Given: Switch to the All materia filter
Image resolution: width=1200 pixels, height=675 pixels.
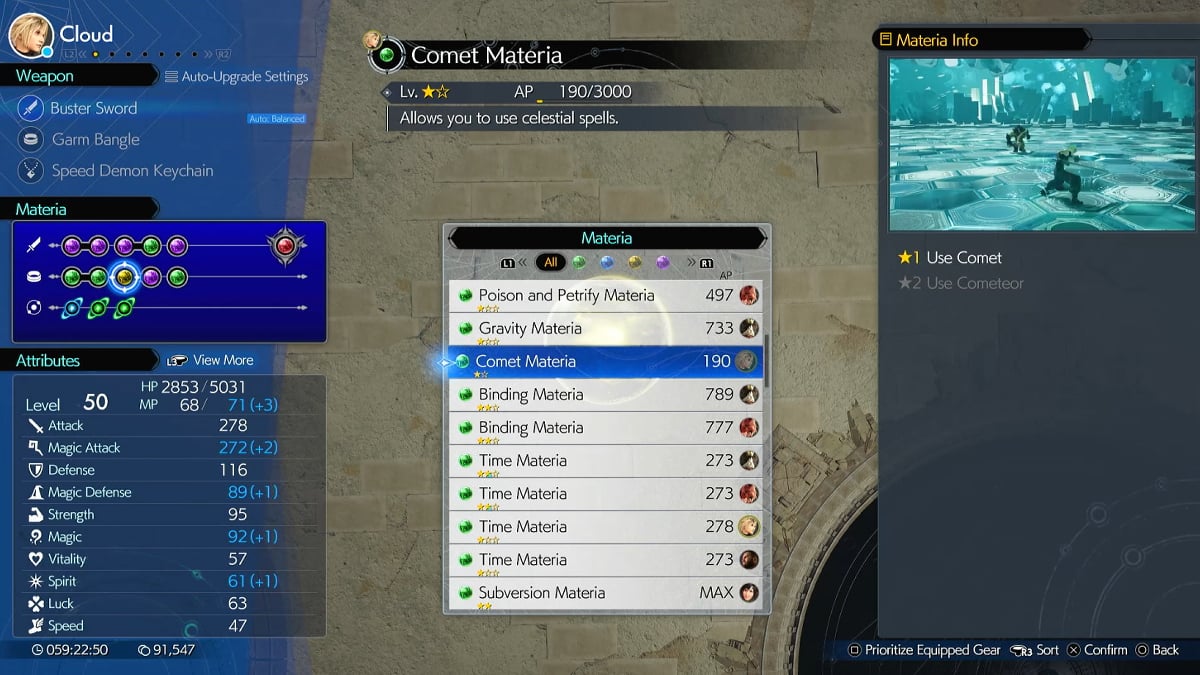Looking at the screenshot, I should [x=549, y=263].
